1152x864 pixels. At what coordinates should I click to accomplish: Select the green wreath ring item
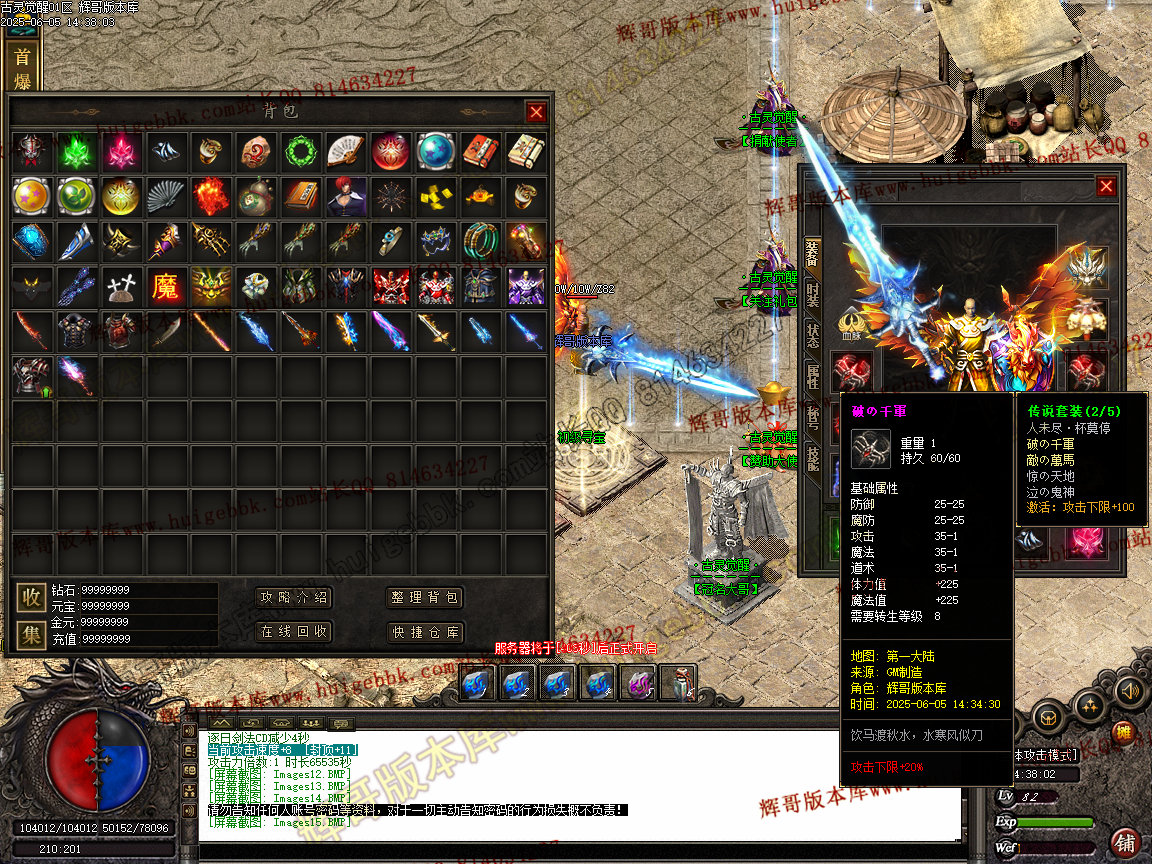pos(300,151)
